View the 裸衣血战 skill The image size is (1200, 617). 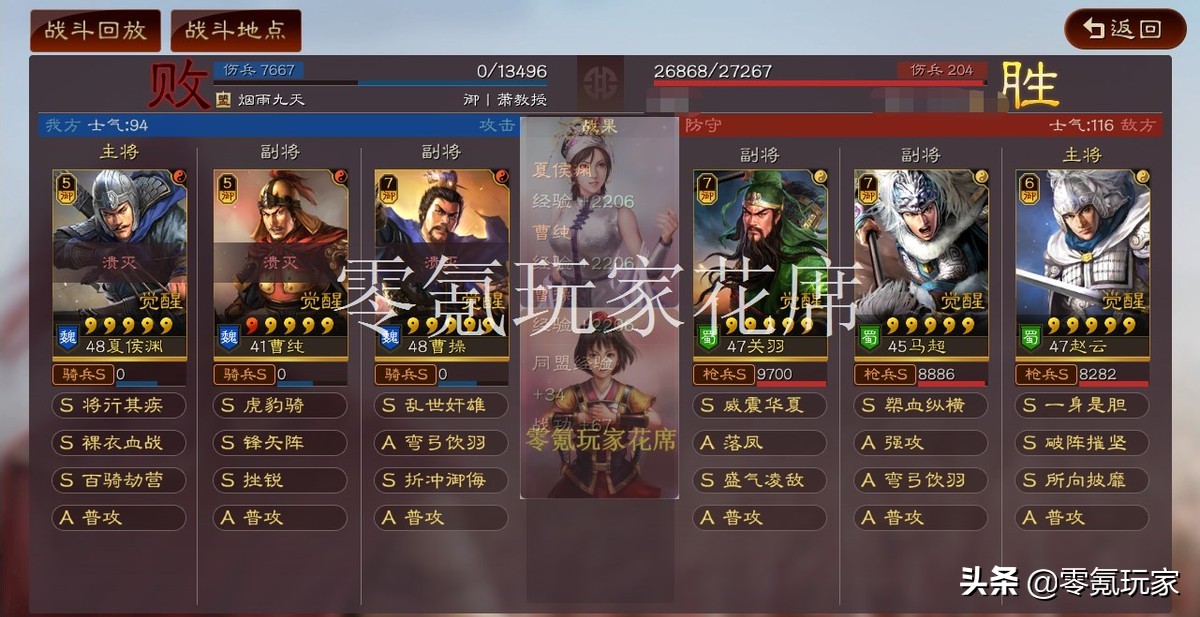(x=119, y=443)
